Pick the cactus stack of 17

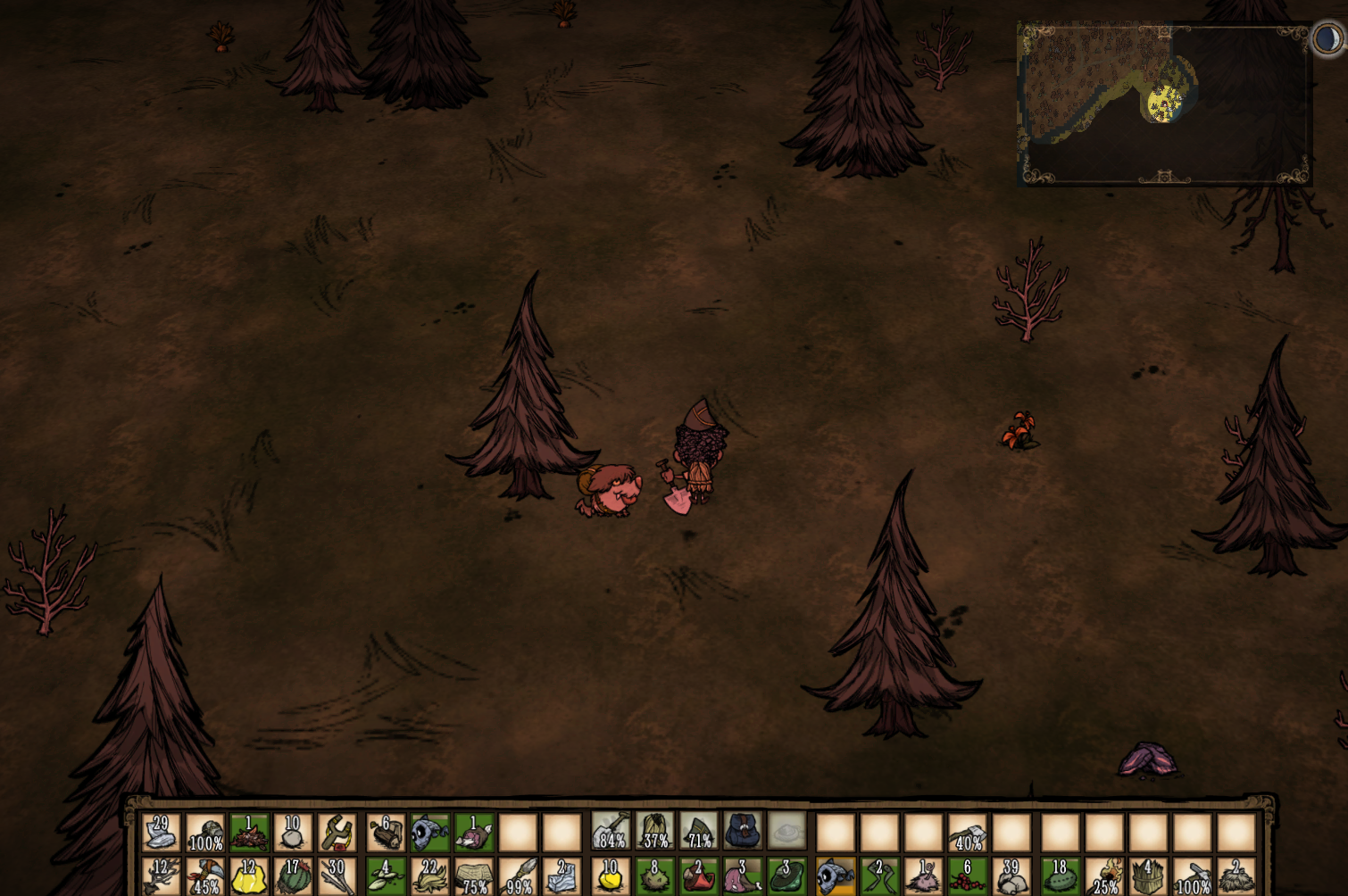point(293,876)
